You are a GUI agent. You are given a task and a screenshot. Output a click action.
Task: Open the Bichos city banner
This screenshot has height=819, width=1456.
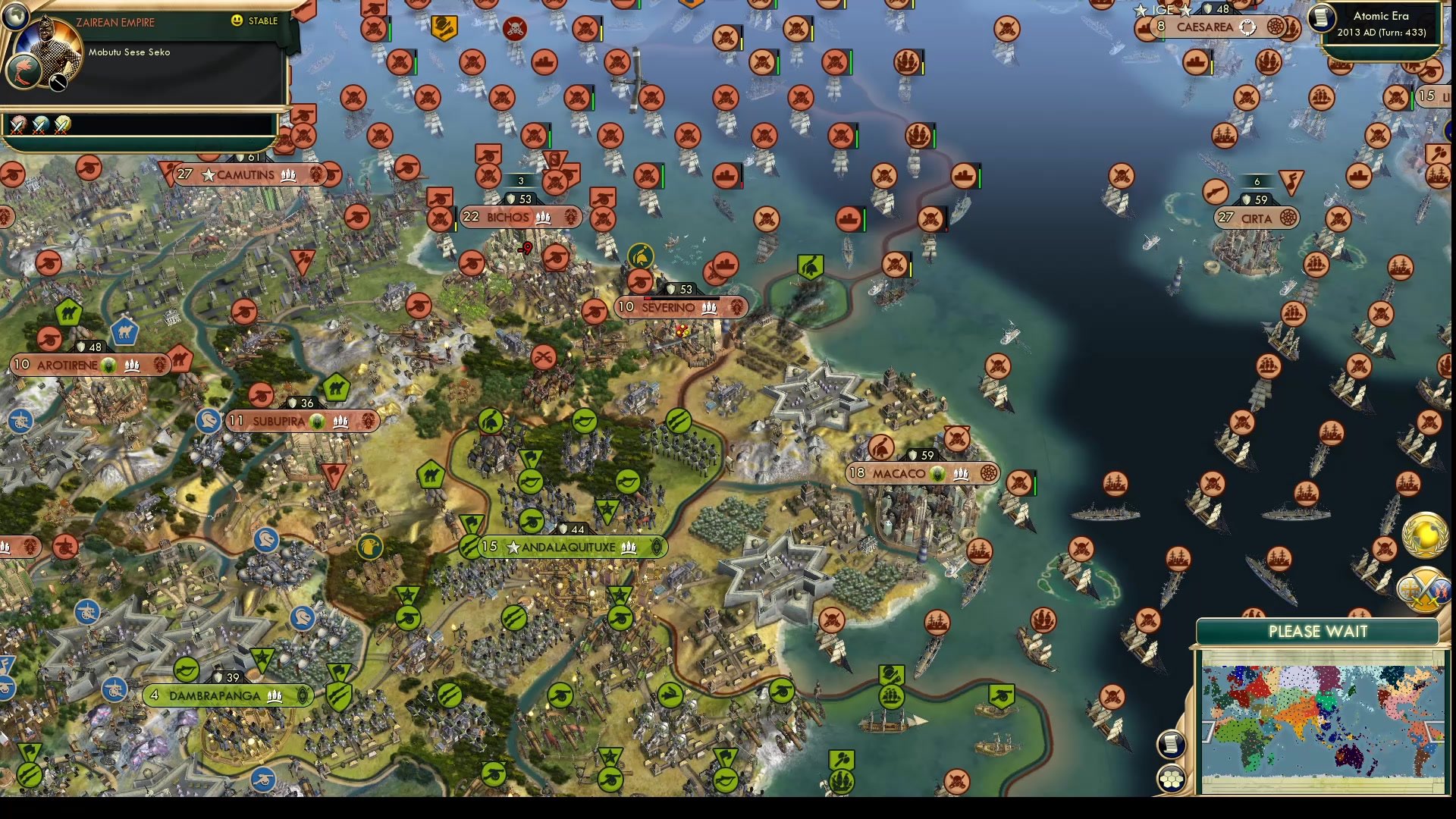click(519, 217)
